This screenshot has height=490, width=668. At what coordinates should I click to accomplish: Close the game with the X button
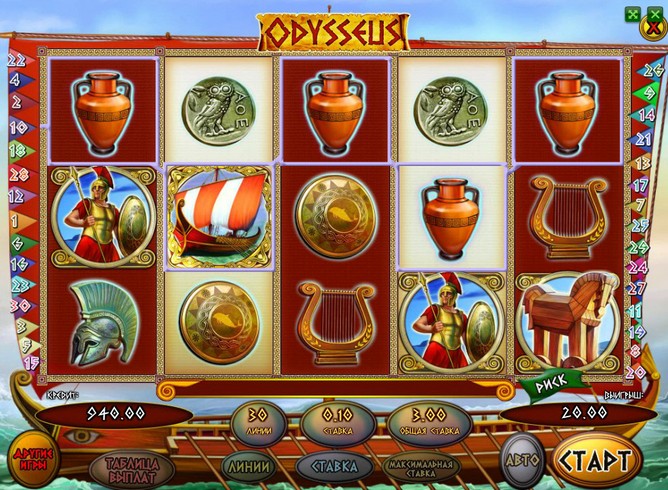(654, 31)
